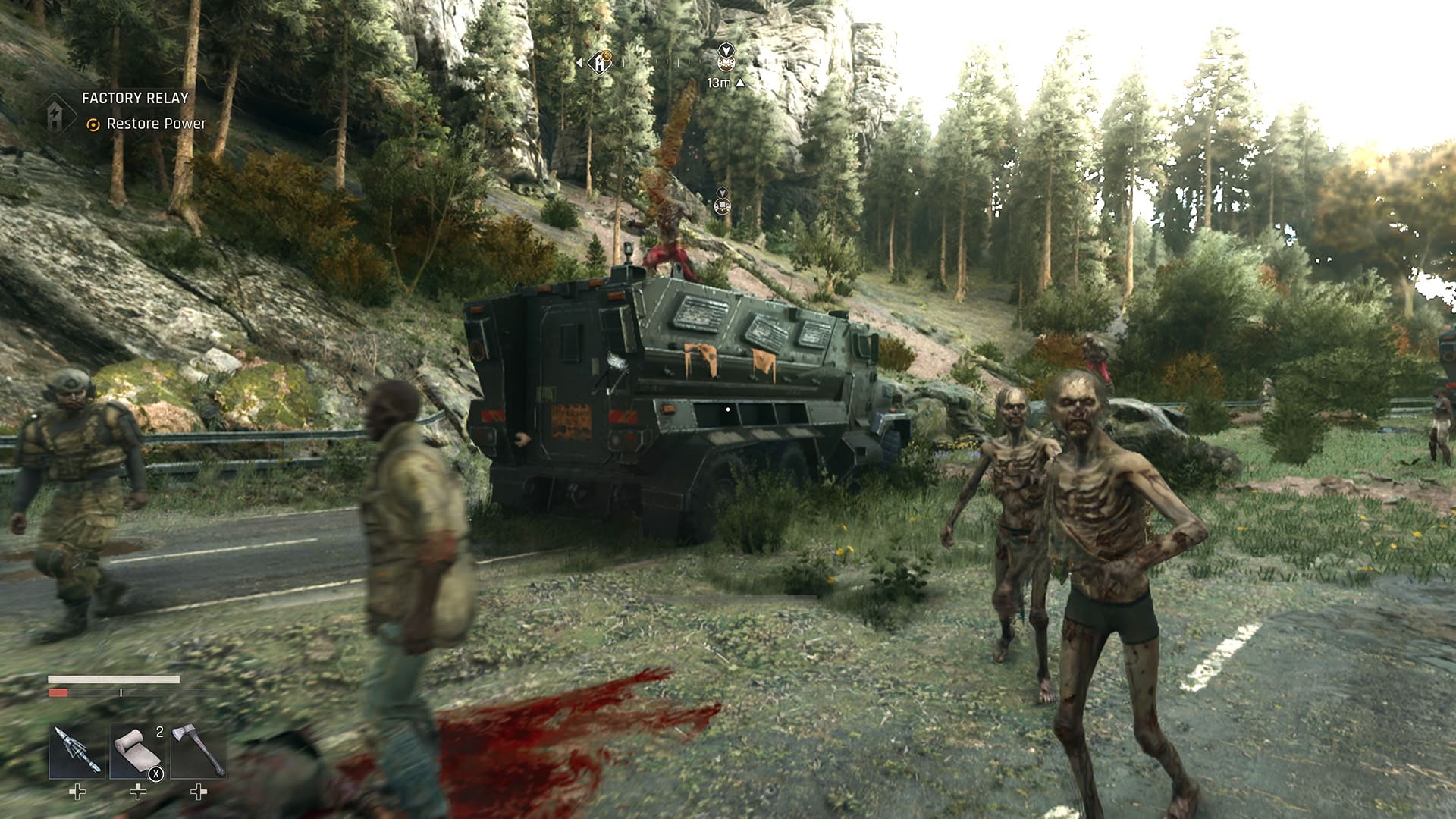
Task: Click the plus symbol under the hatchet slot
Action: point(199,792)
